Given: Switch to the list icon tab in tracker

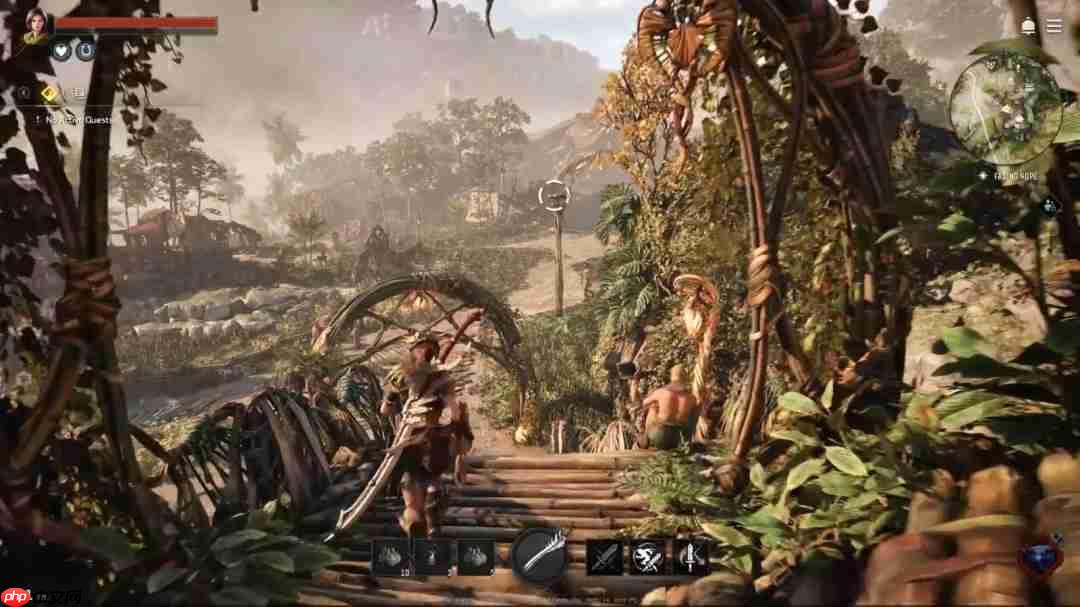Looking at the screenshot, I should click(x=77, y=93).
